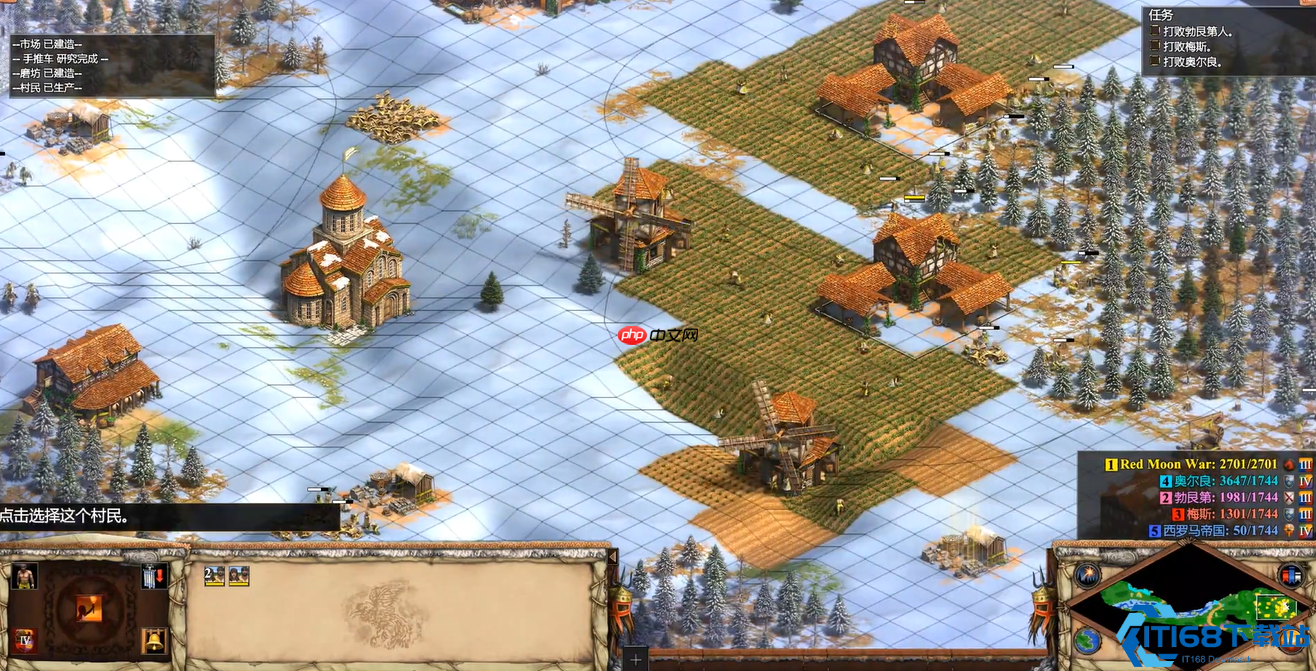Click the globe button beside minimap
Viewport: 1316px width, 671px height.
click(1086, 641)
